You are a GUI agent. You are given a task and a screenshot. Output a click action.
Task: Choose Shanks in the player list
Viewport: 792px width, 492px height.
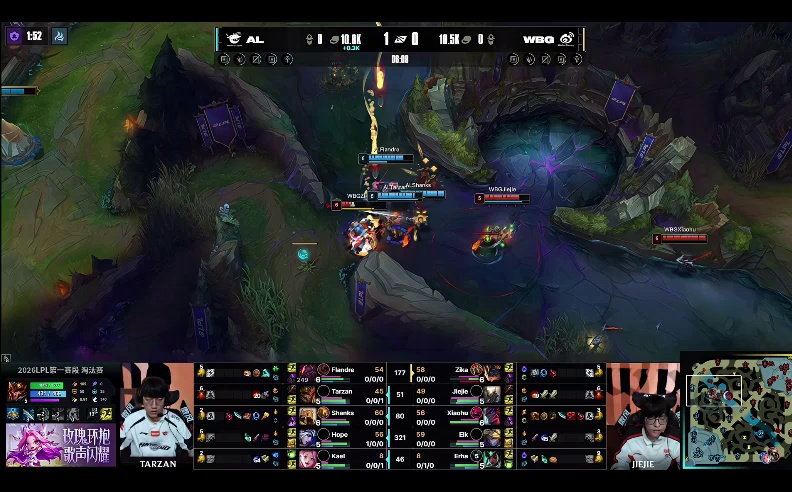[342, 414]
